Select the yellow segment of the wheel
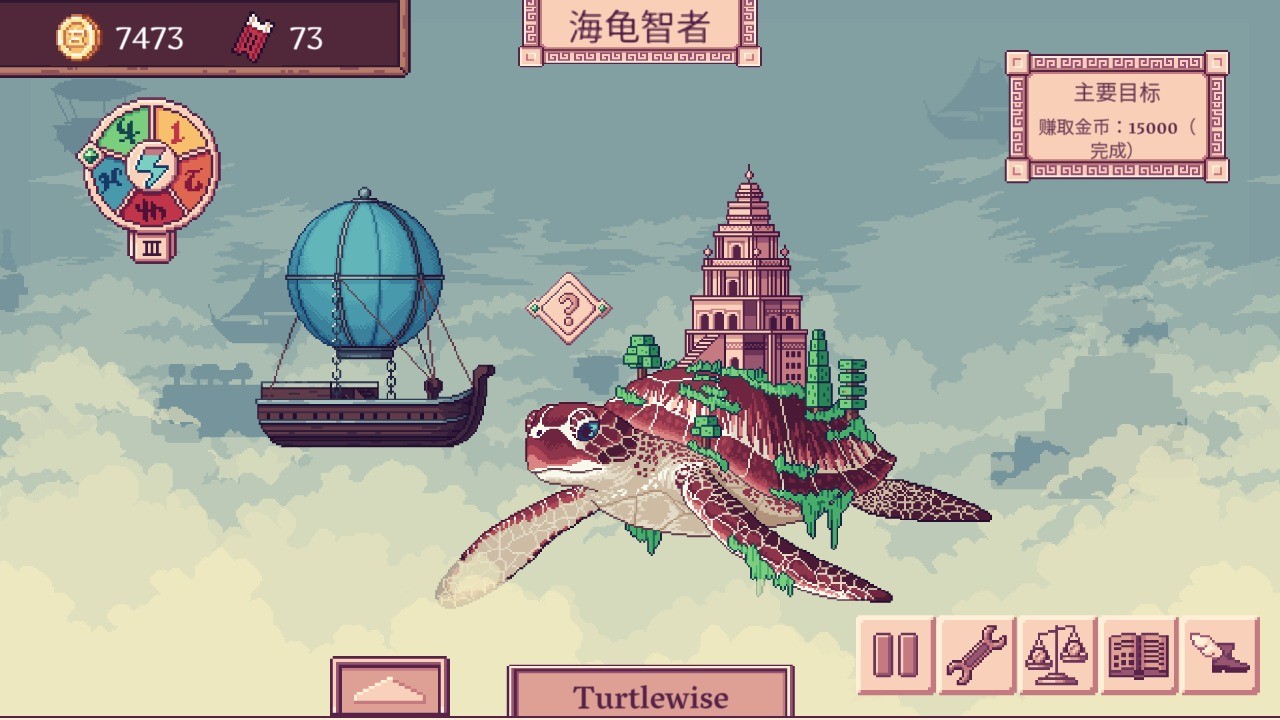 pos(177,130)
